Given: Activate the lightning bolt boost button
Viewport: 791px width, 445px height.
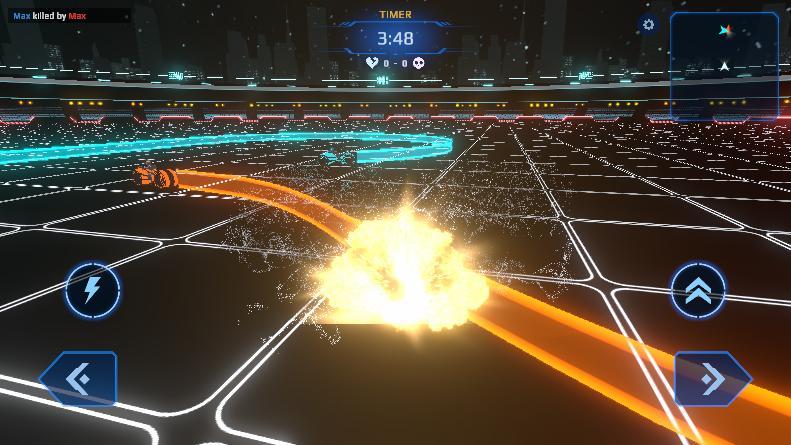Looking at the screenshot, I should [93, 291].
